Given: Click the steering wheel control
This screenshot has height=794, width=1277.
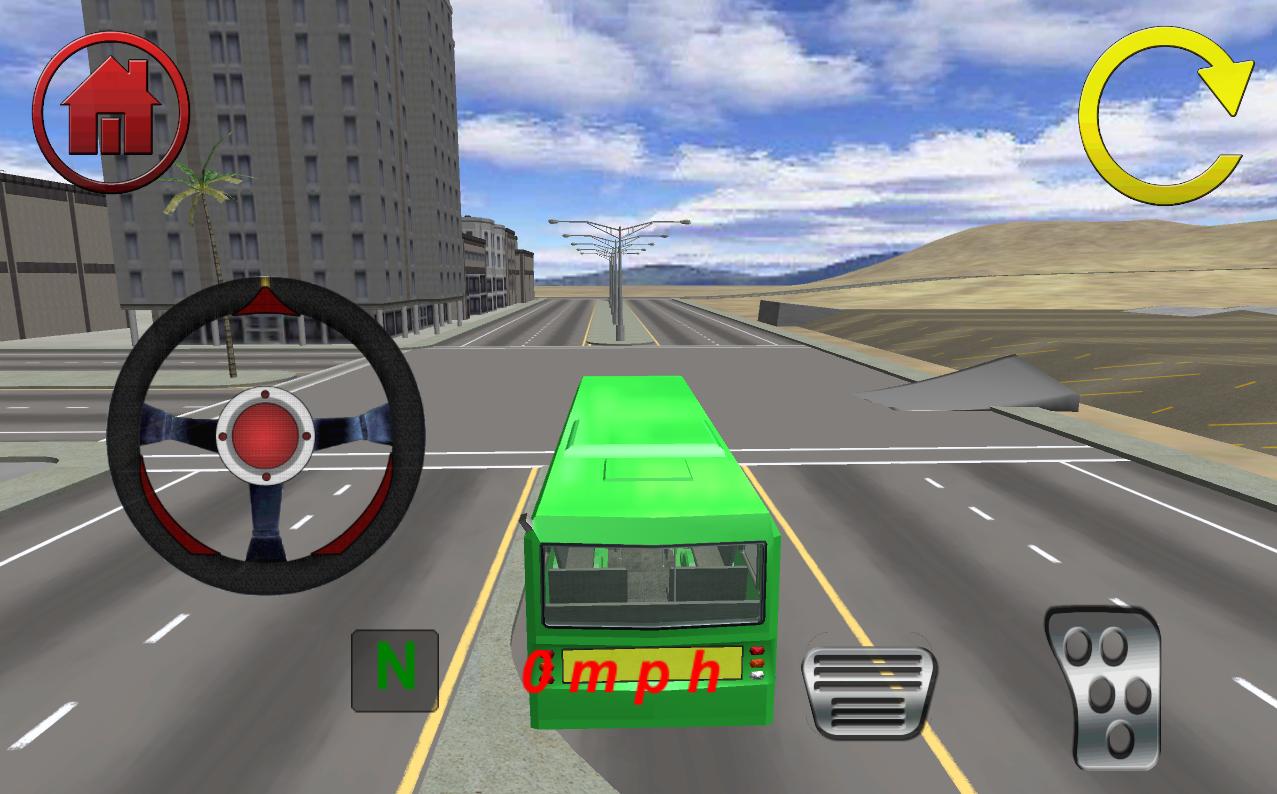Looking at the screenshot, I should [266, 434].
